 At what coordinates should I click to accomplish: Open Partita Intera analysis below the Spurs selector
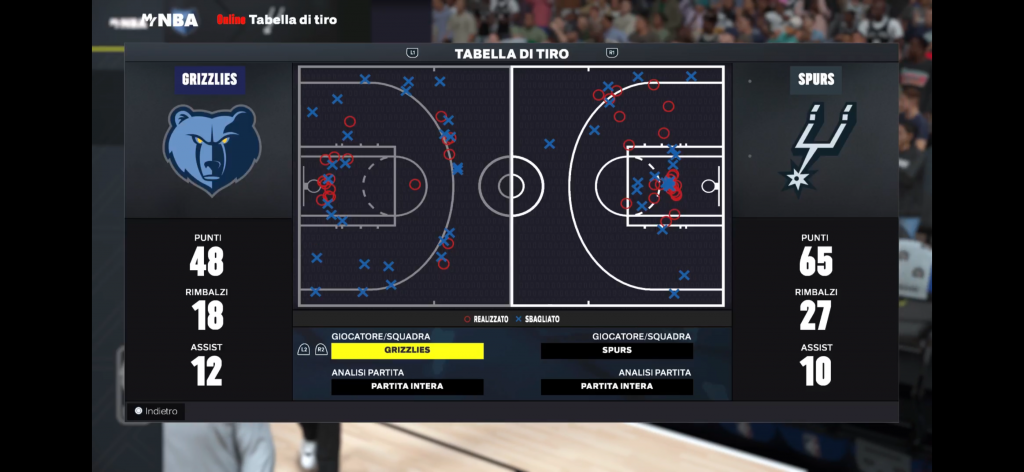(x=616, y=387)
